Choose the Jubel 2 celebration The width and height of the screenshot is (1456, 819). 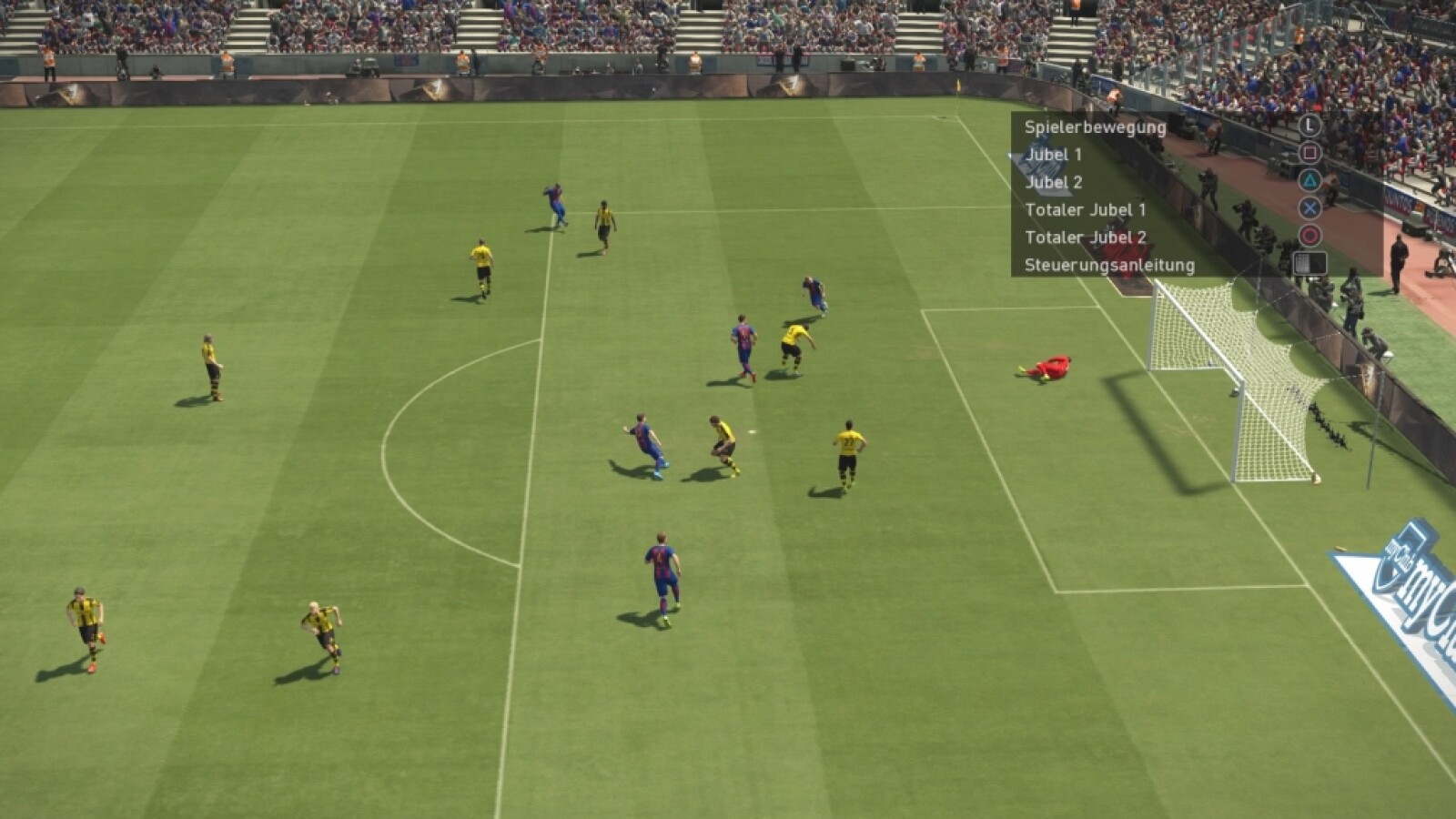pyautogui.click(x=1054, y=182)
